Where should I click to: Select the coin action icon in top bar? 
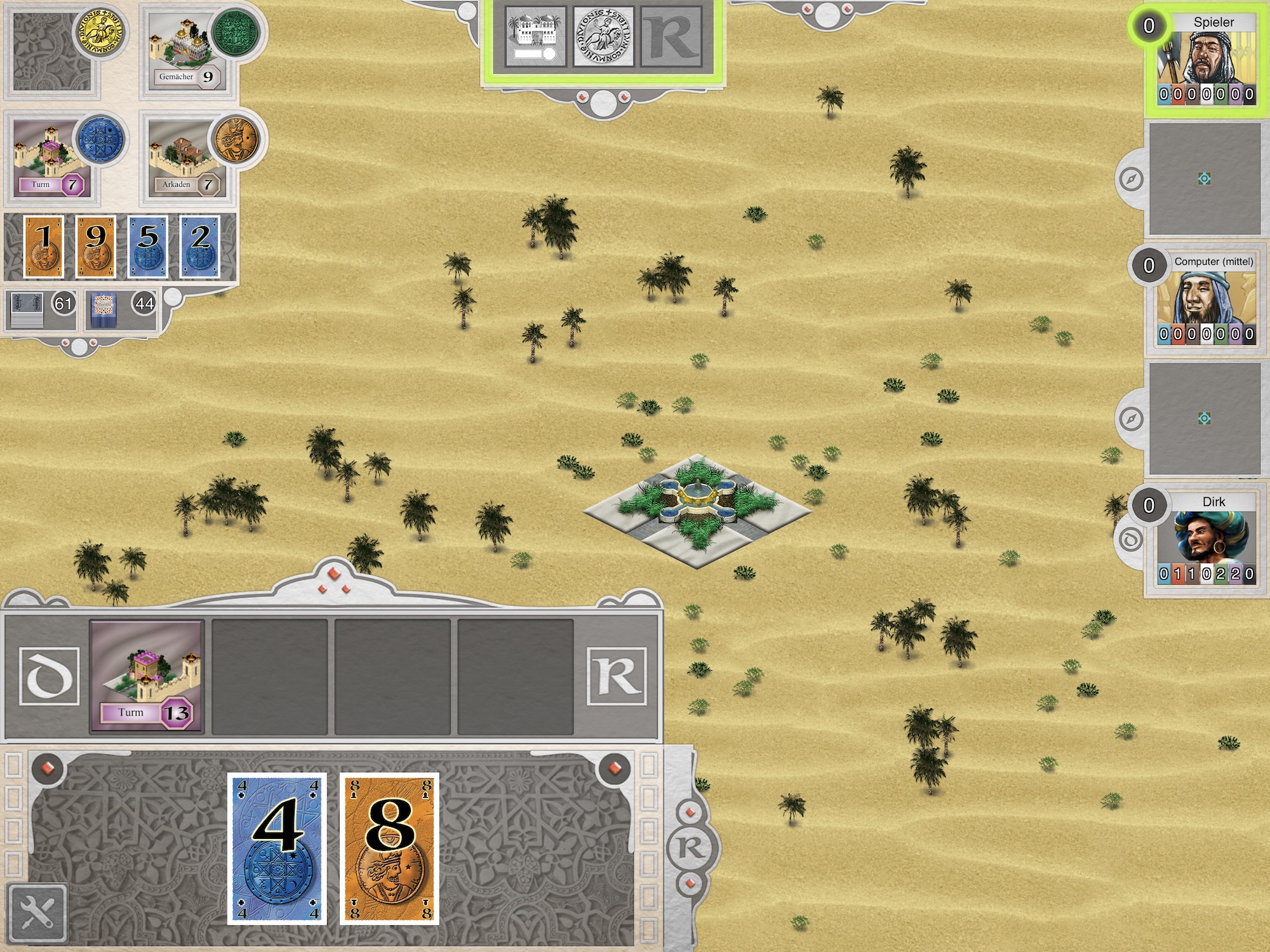click(x=603, y=37)
